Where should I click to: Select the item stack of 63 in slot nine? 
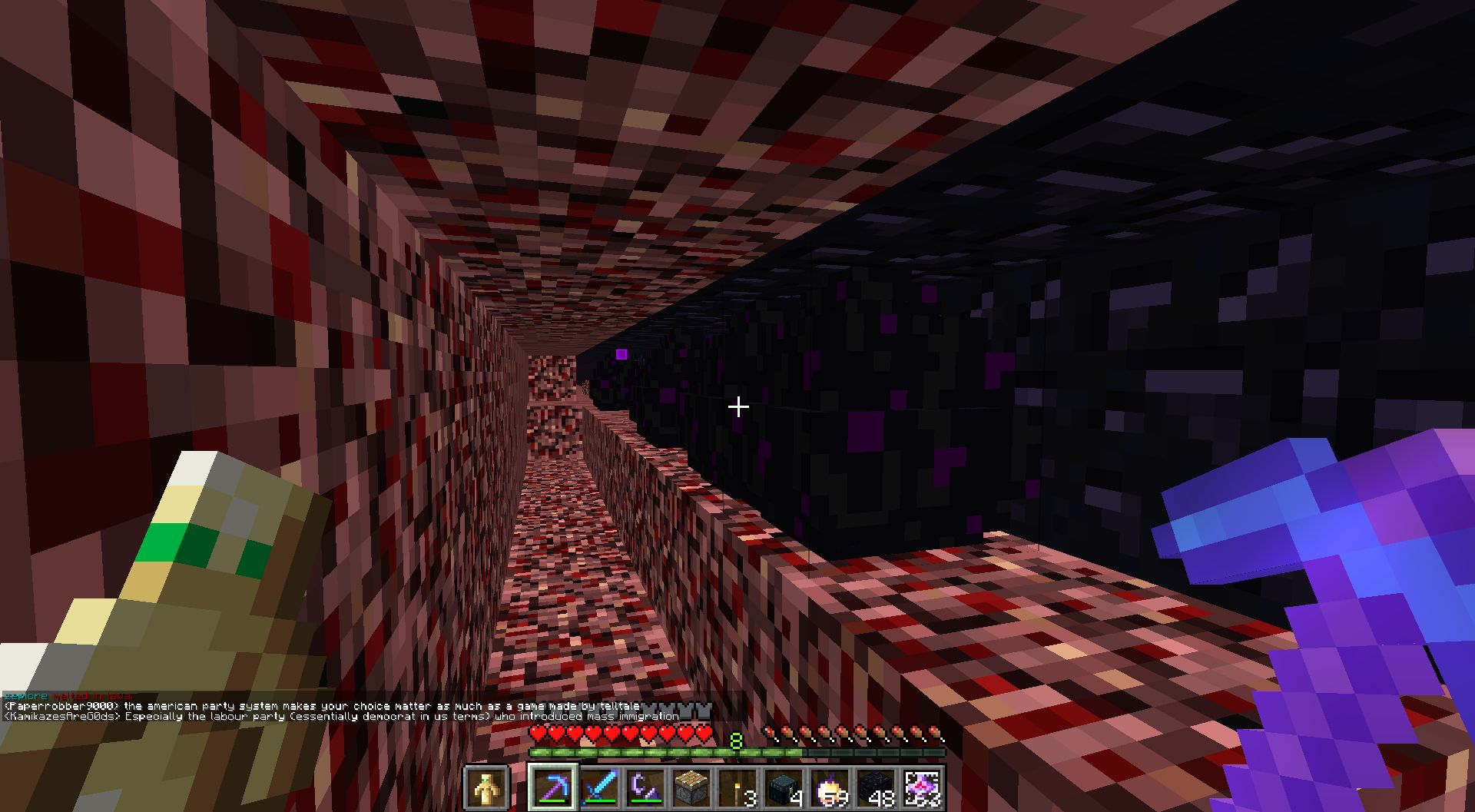pos(920,785)
